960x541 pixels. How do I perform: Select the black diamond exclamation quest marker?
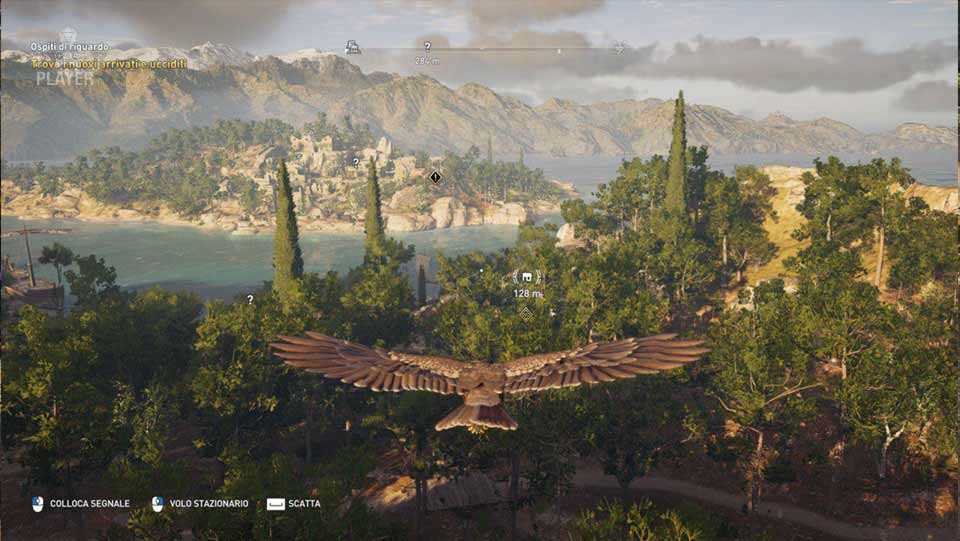[x=435, y=177]
